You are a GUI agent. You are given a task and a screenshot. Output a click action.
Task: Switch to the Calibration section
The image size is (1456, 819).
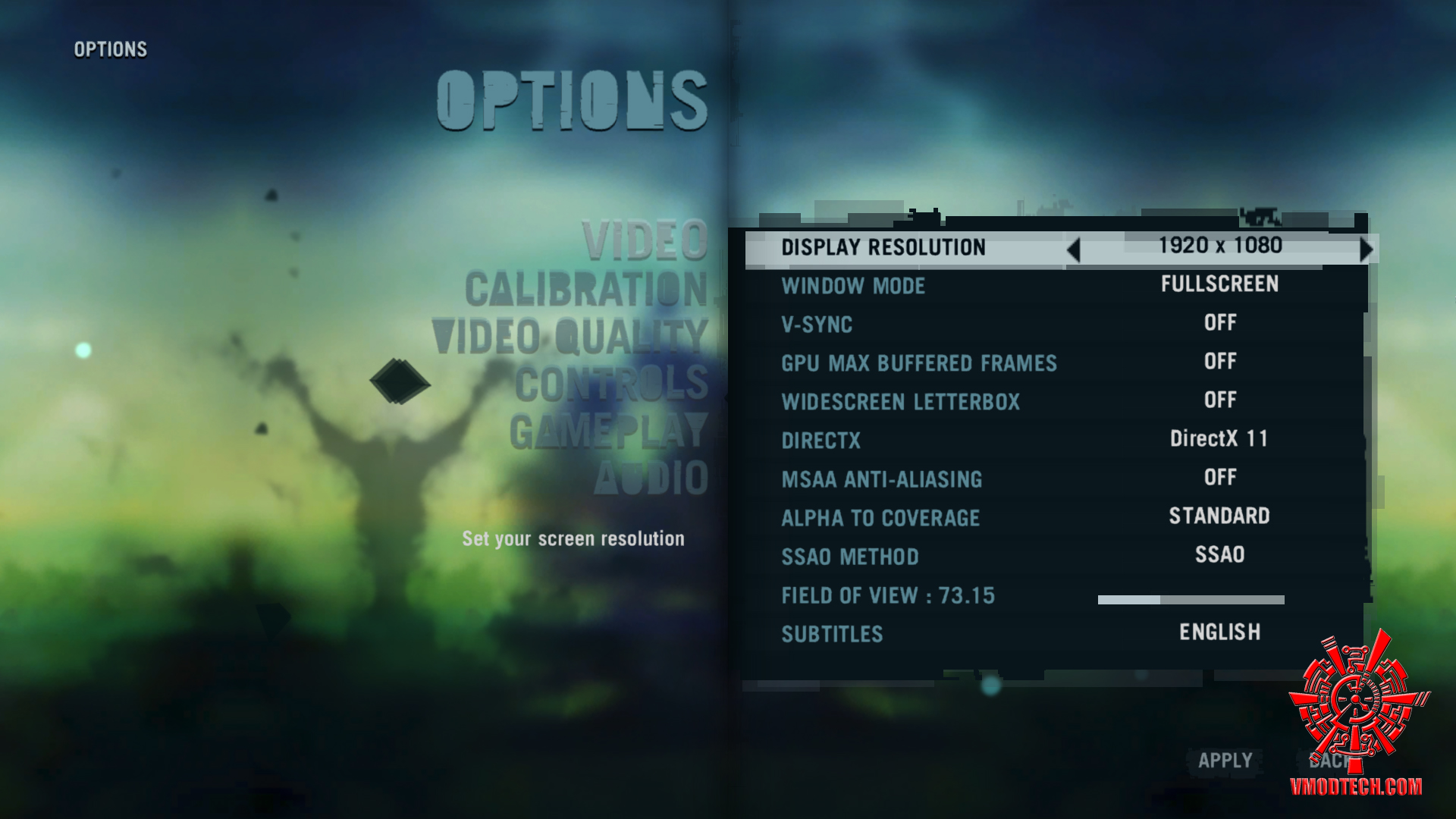click(586, 290)
